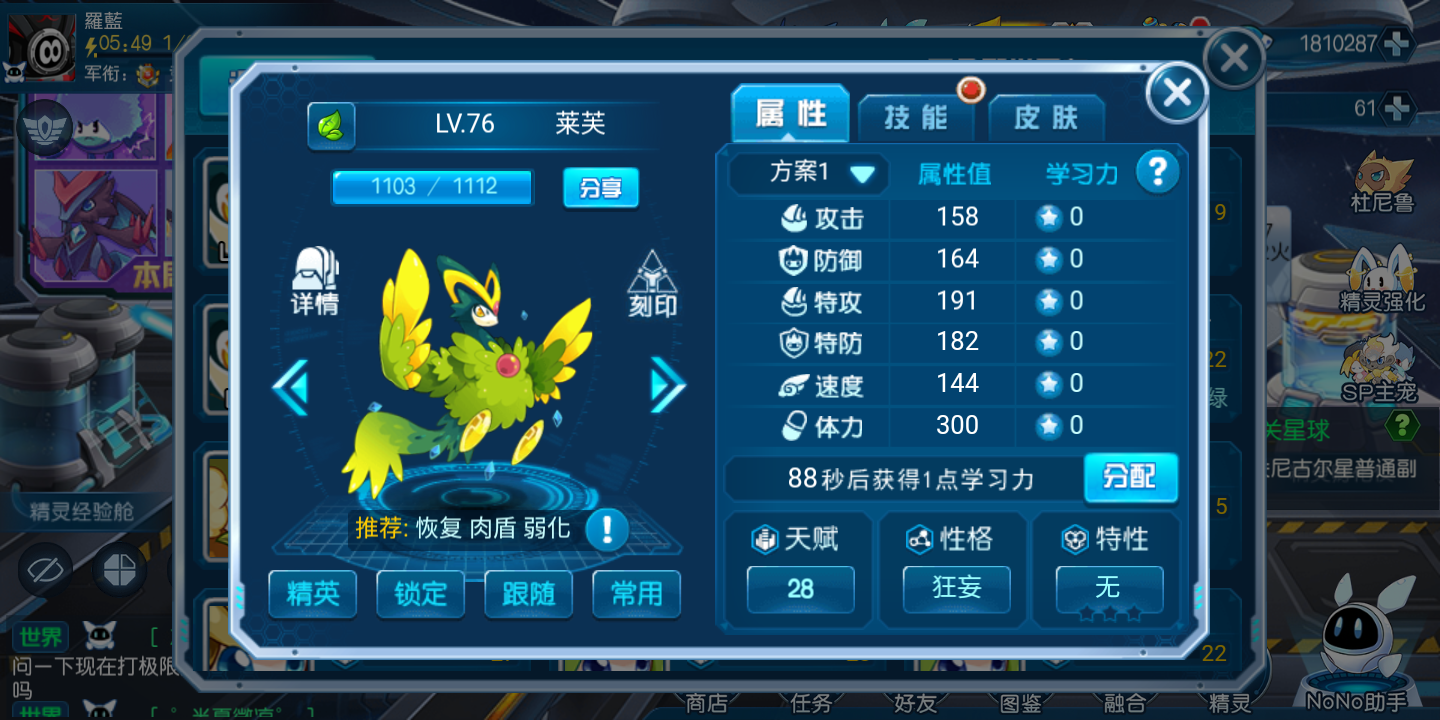Open the 刻印 engraving icon
The height and width of the screenshot is (720, 1440).
[652, 284]
